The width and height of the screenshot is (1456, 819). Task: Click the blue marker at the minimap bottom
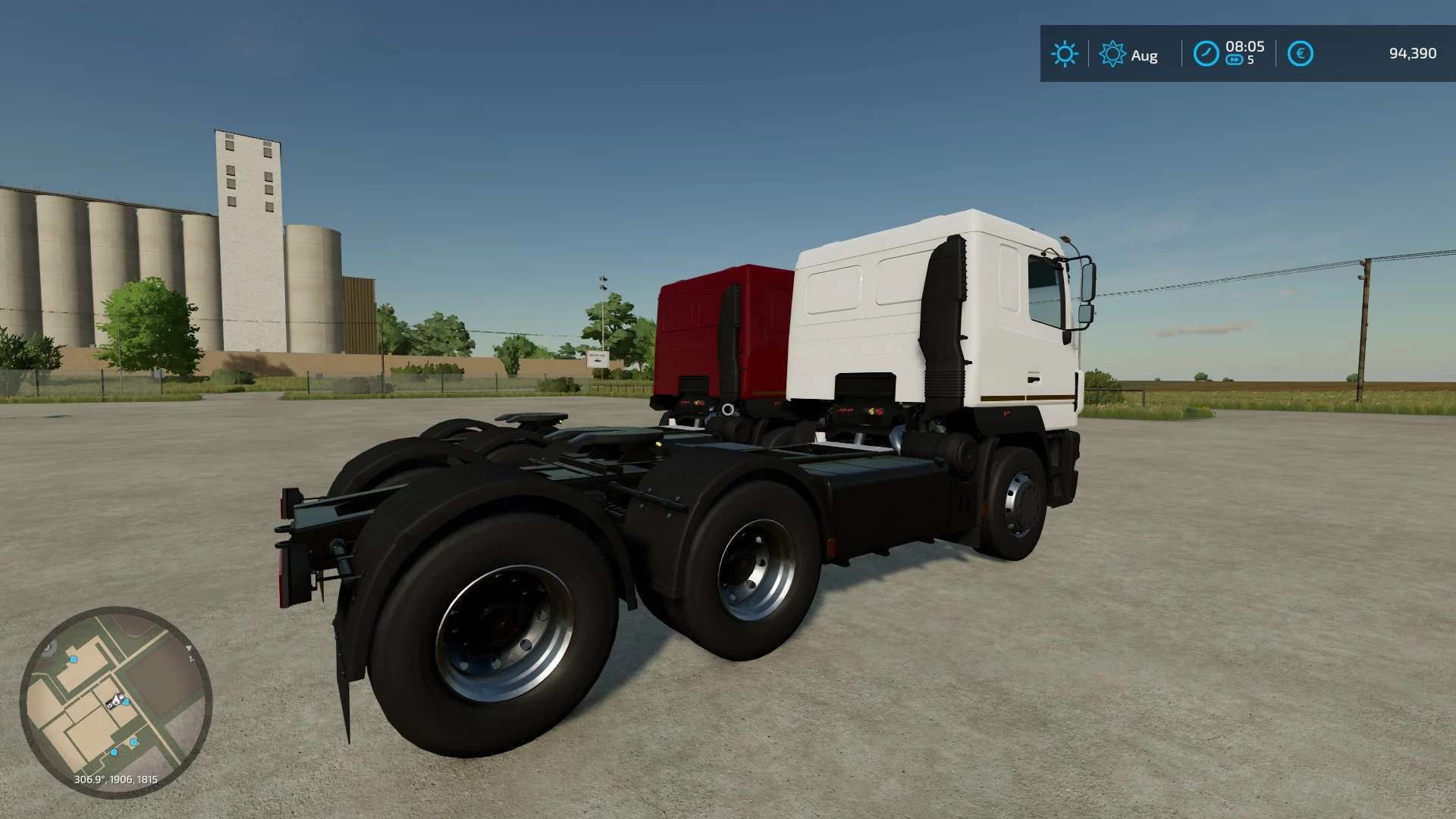click(x=114, y=752)
